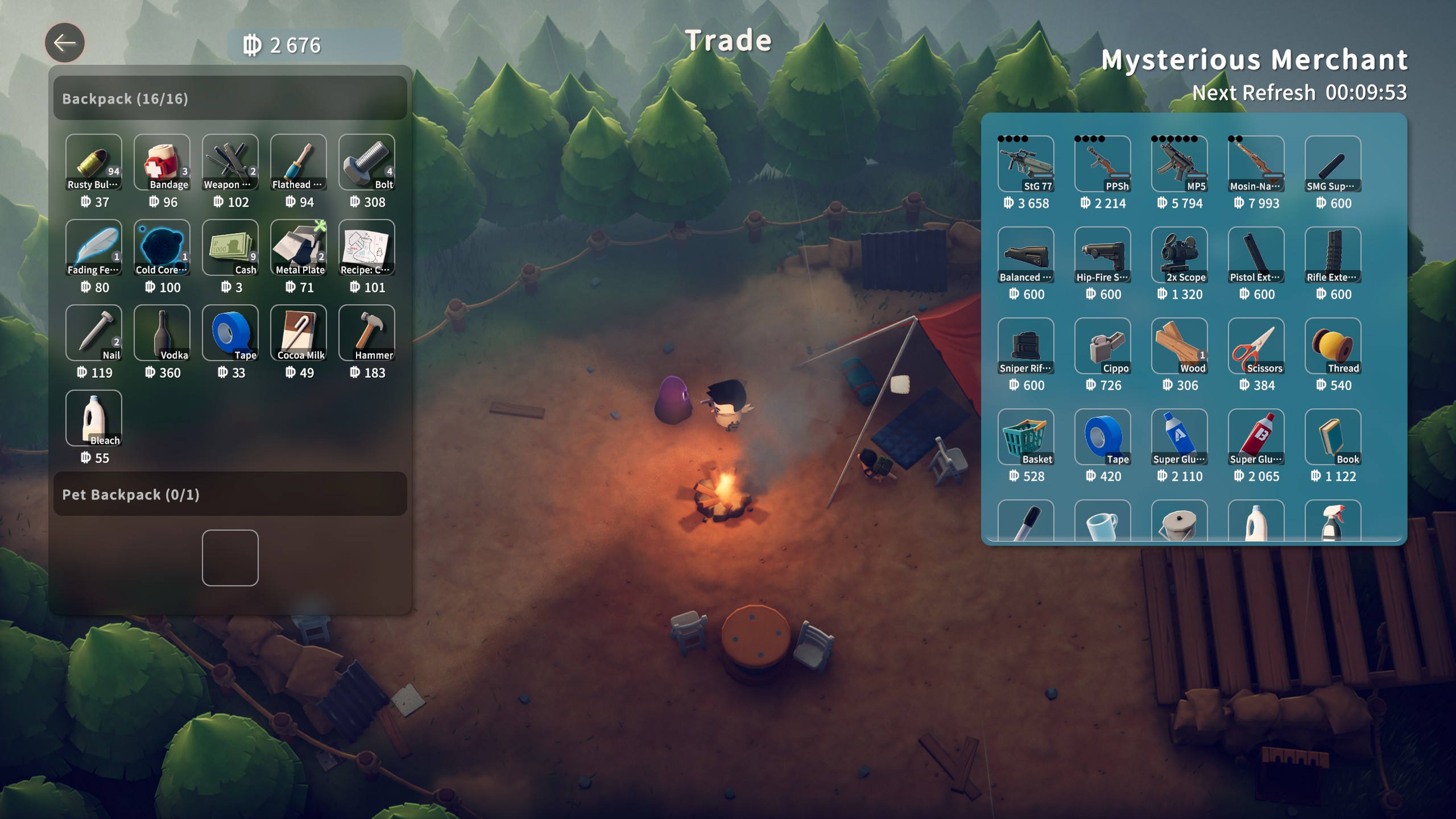Select the yellow Thread spool

click(x=1333, y=346)
